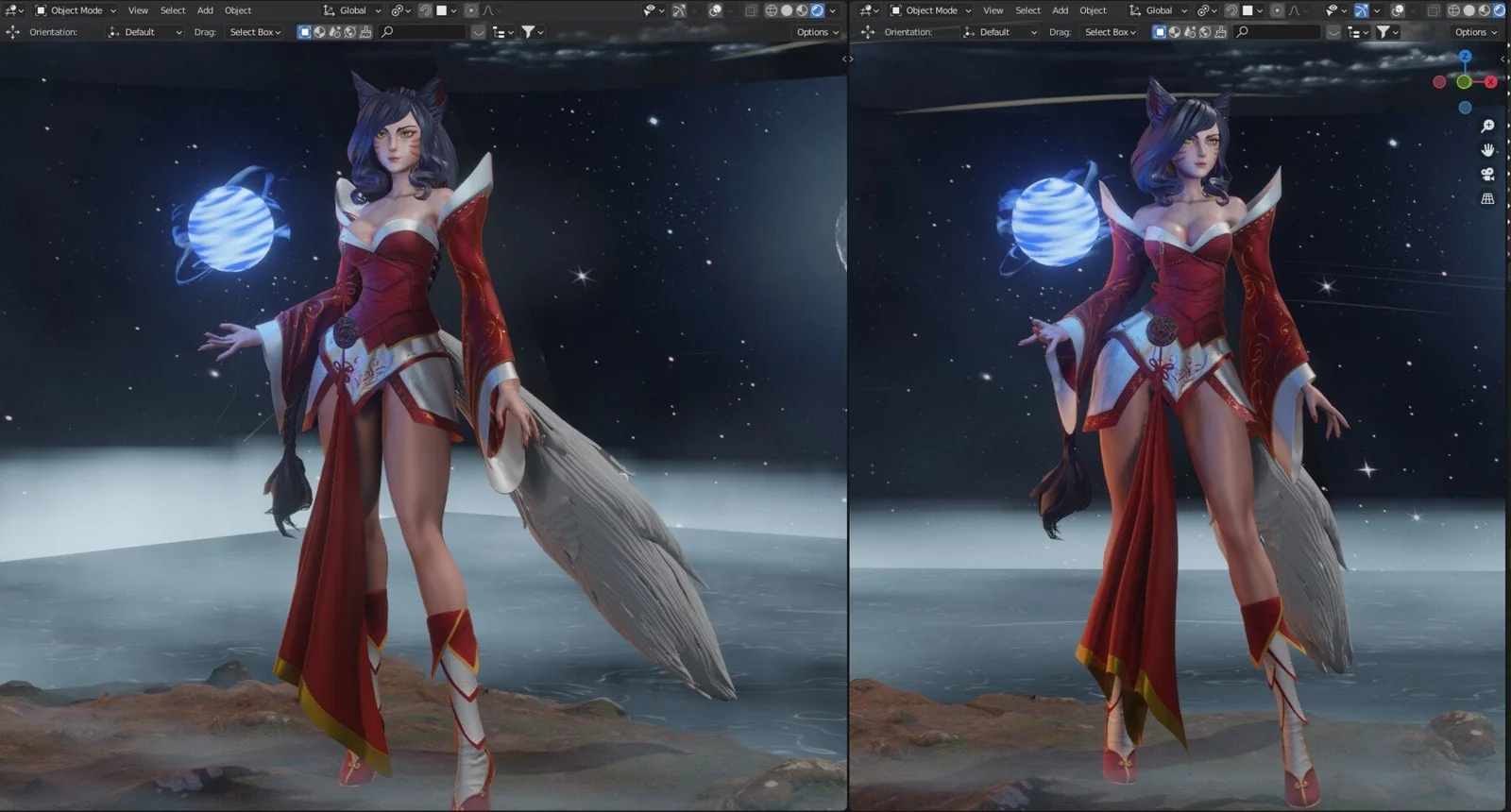Expand the Show Overlays dropdown in right viewport
Image resolution: width=1511 pixels, height=812 pixels.
[x=1414, y=9]
